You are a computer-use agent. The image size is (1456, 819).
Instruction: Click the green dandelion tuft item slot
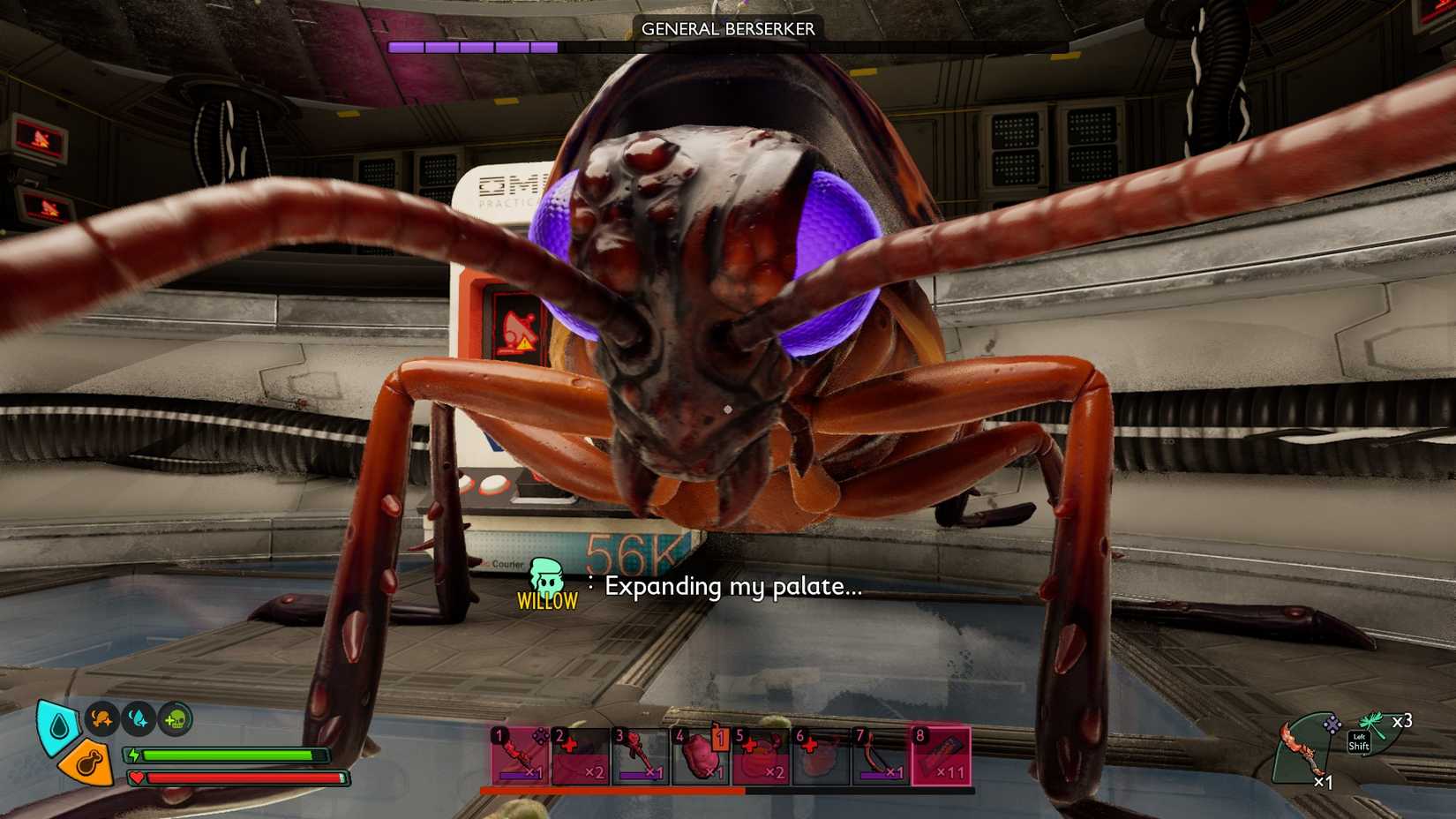(1377, 730)
